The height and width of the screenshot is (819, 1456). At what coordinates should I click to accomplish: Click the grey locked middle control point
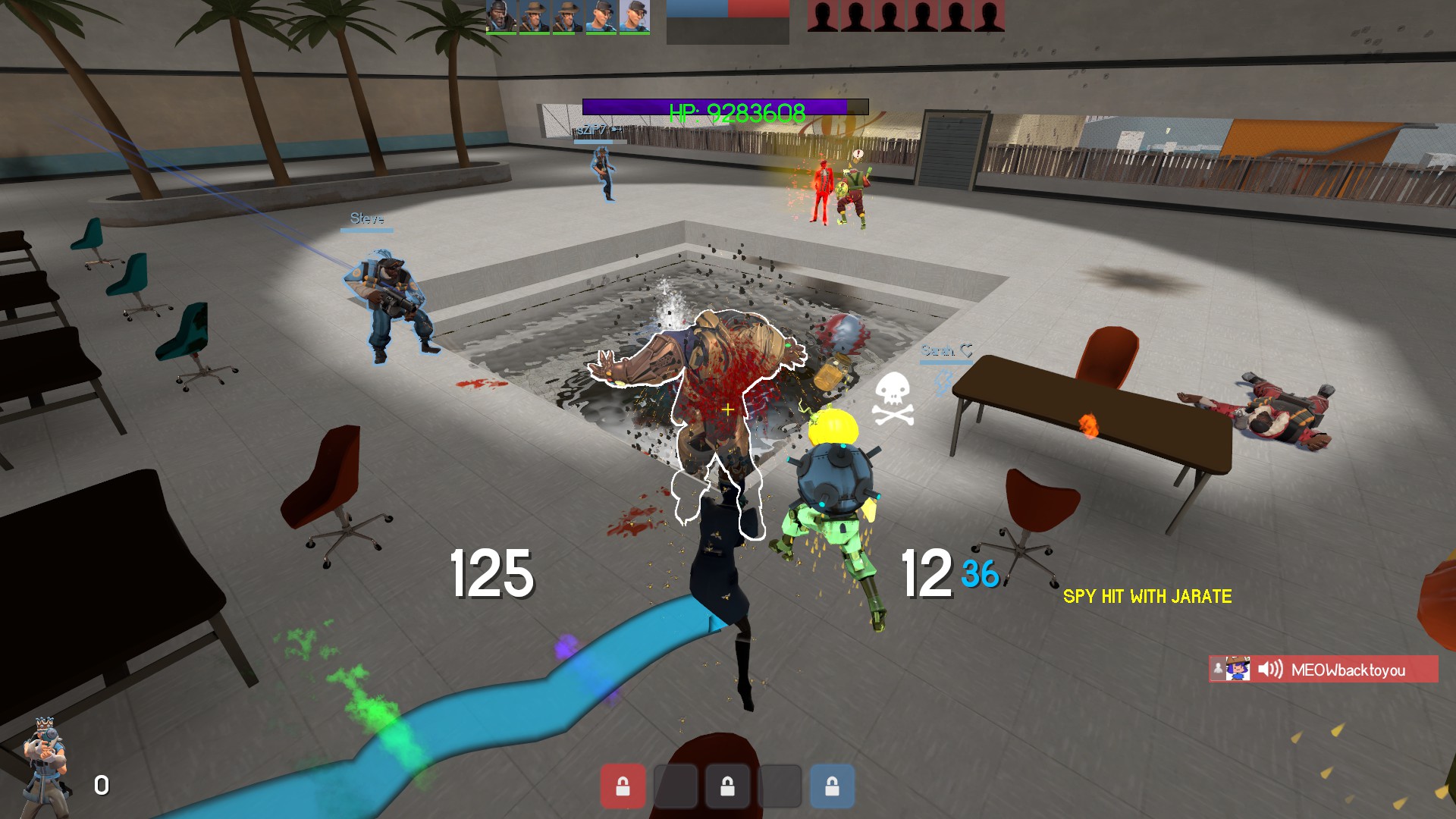tap(727, 786)
